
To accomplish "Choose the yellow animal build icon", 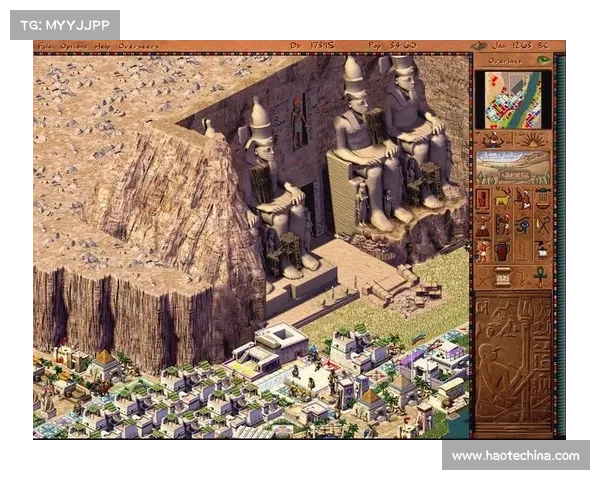I will coord(503,197).
